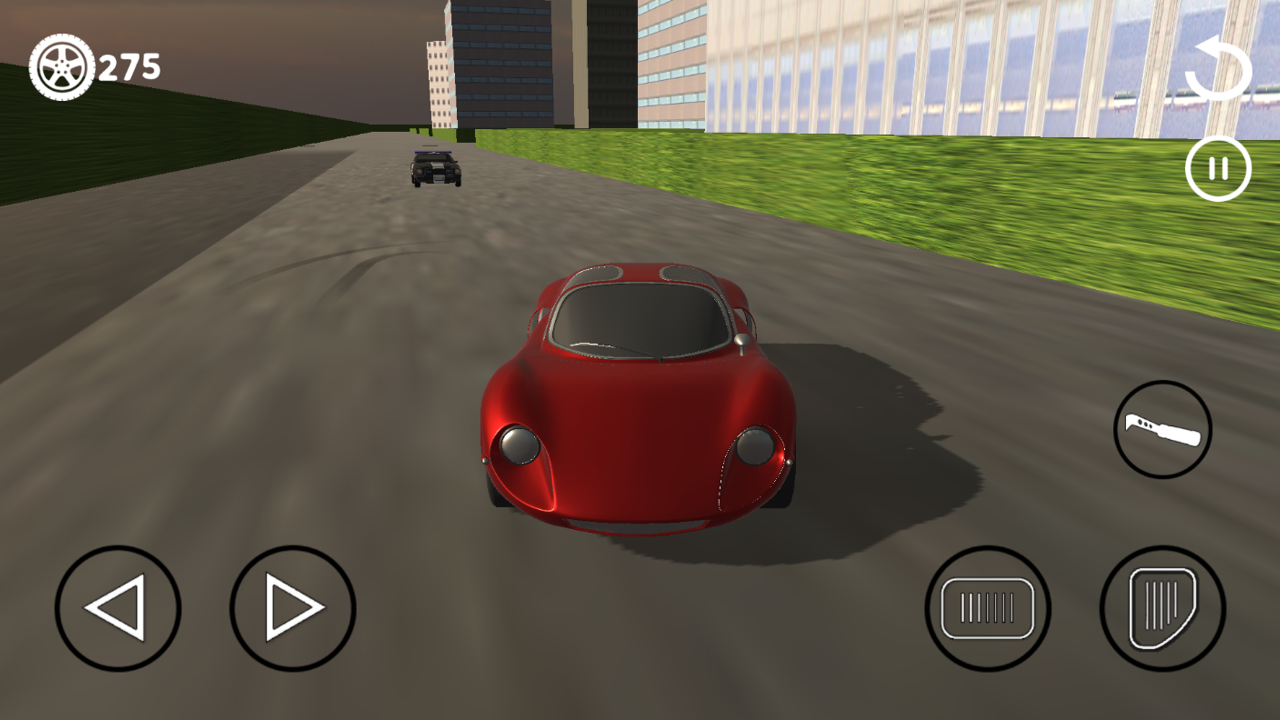The width and height of the screenshot is (1280, 720).
Task: Tap the police car on the road ahead
Action: pos(434,170)
